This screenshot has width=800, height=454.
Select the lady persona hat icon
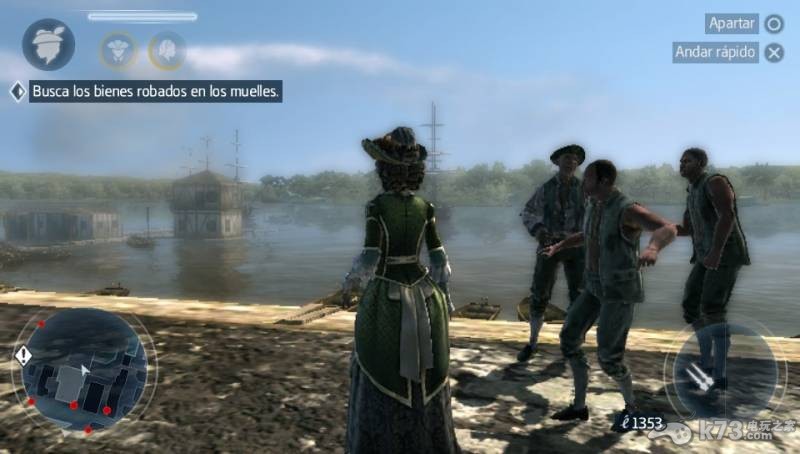(x=48, y=44)
